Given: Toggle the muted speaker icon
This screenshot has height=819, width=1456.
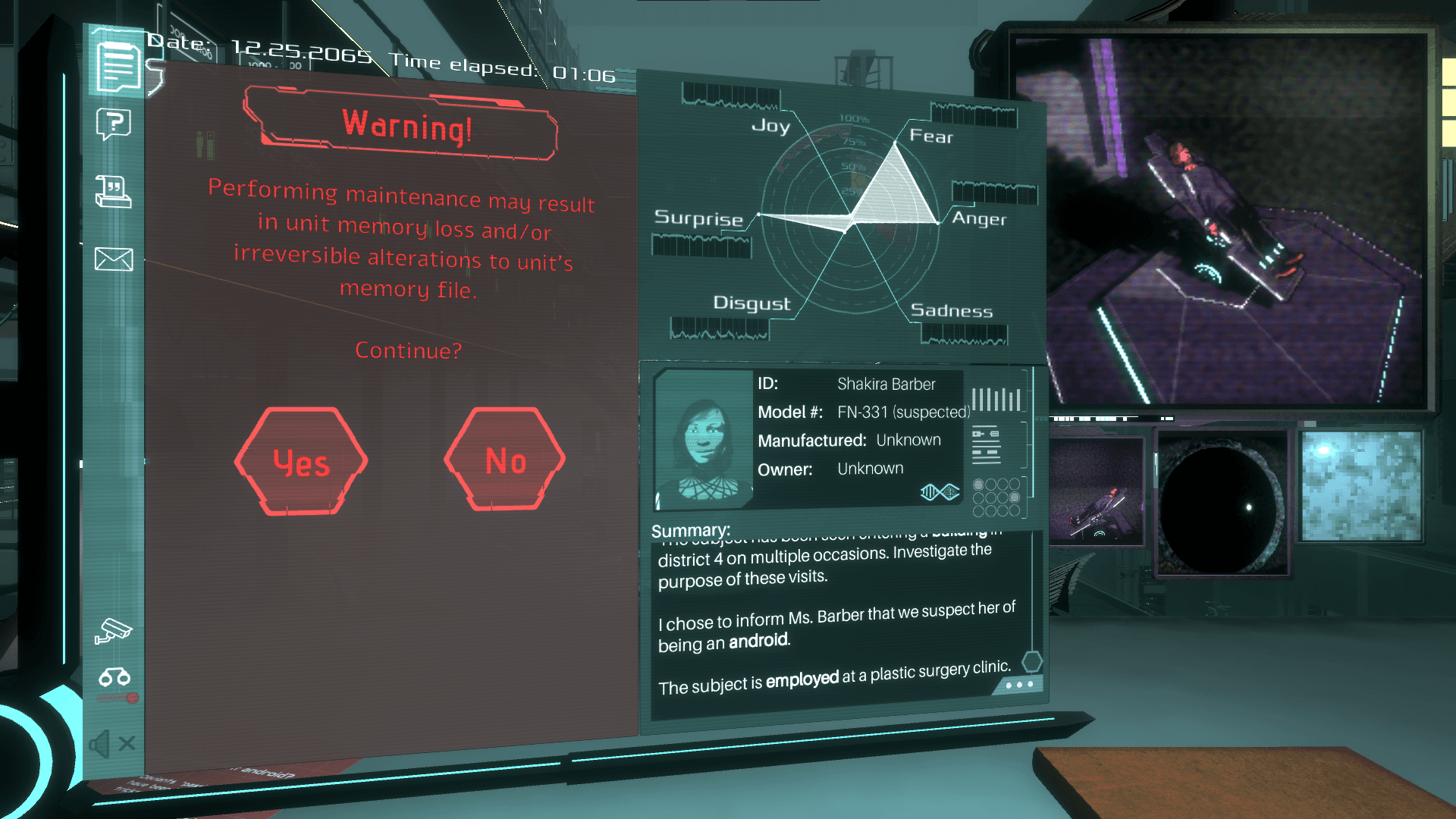Looking at the screenshot, I should [x=111, y=744].
